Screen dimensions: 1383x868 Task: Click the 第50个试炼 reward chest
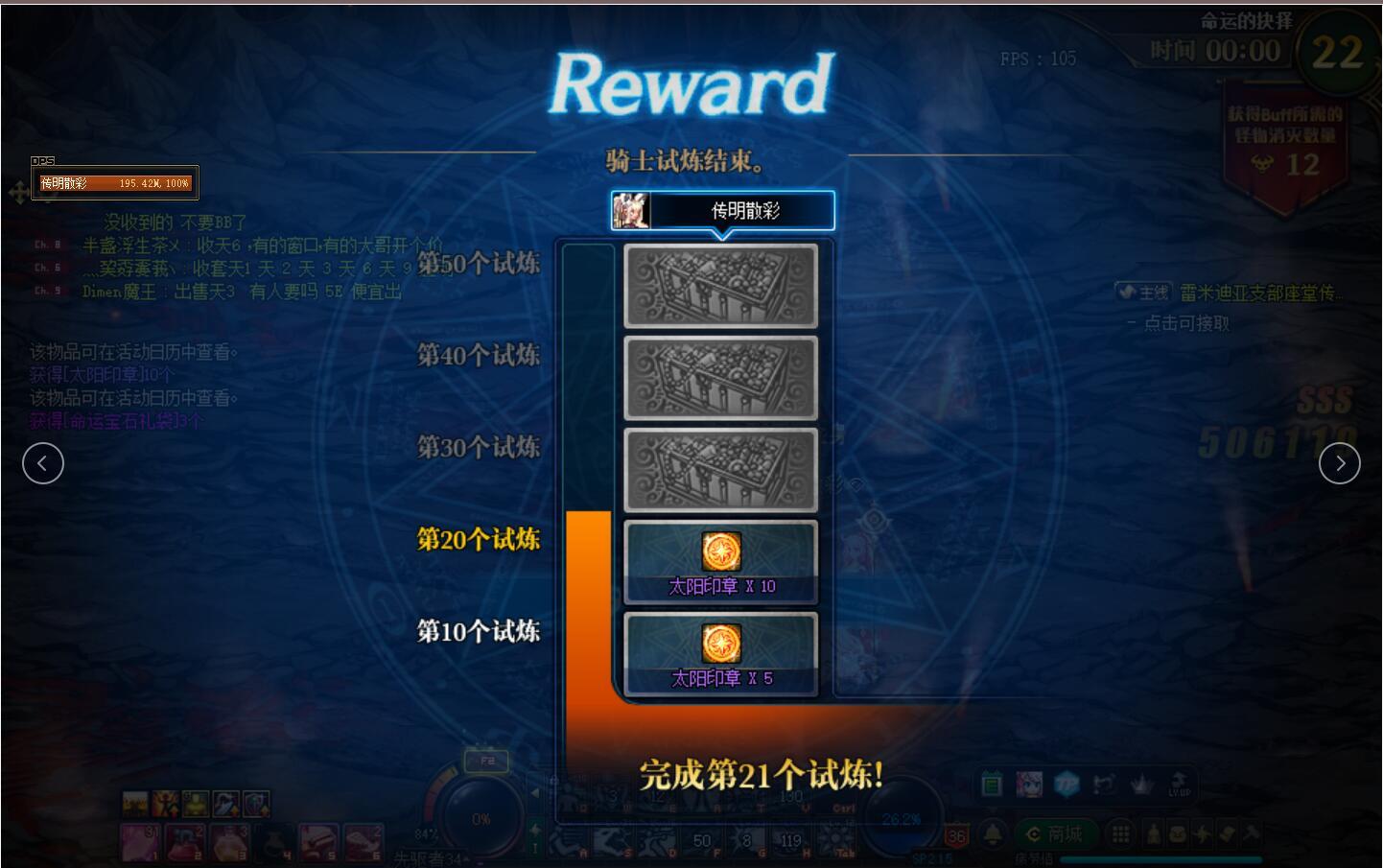(x=720, y=286)
